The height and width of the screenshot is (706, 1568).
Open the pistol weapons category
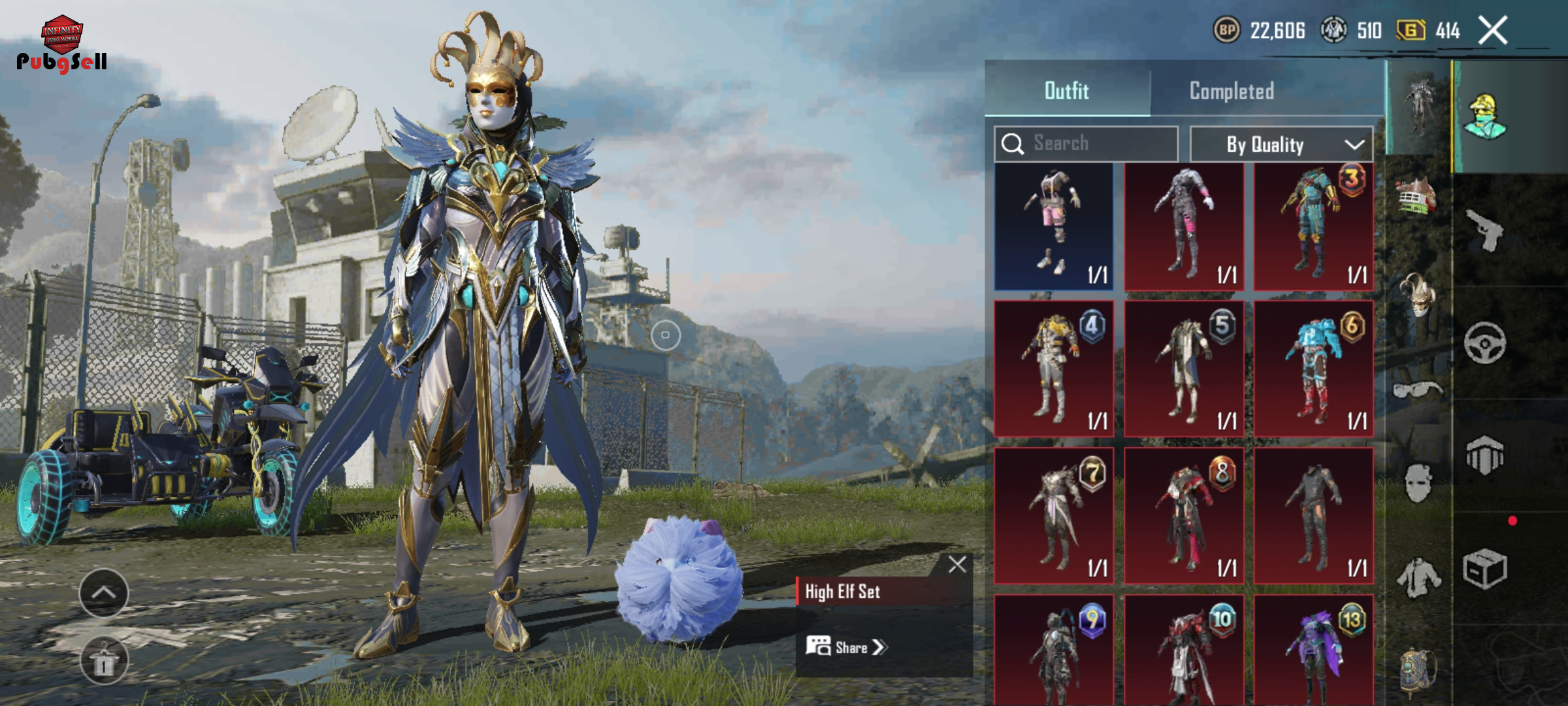tap(1484, 230)
